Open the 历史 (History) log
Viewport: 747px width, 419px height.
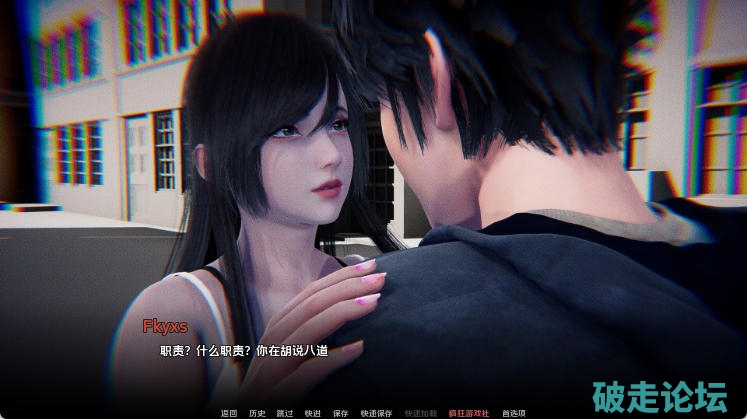click(x=257, y=412)
